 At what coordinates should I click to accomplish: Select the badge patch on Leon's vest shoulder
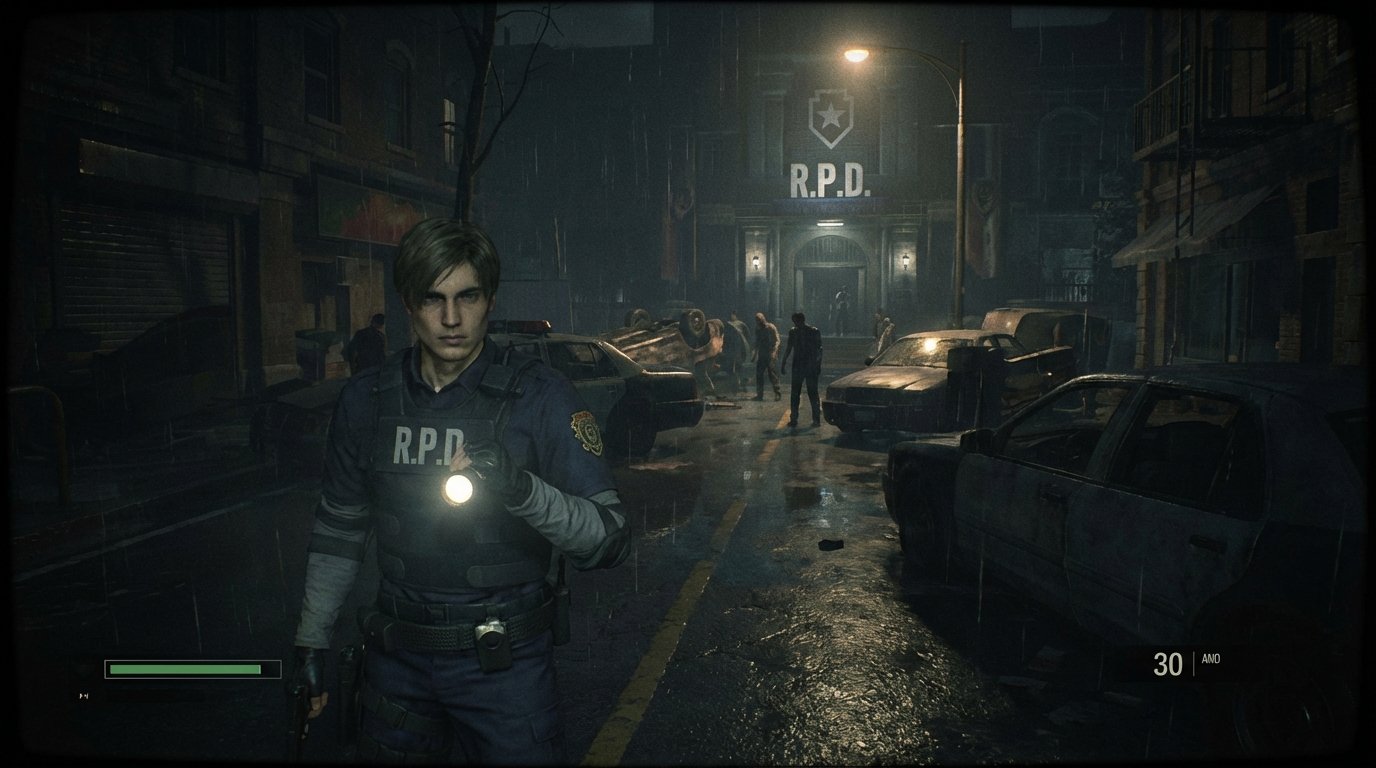[x=587, y=431]
